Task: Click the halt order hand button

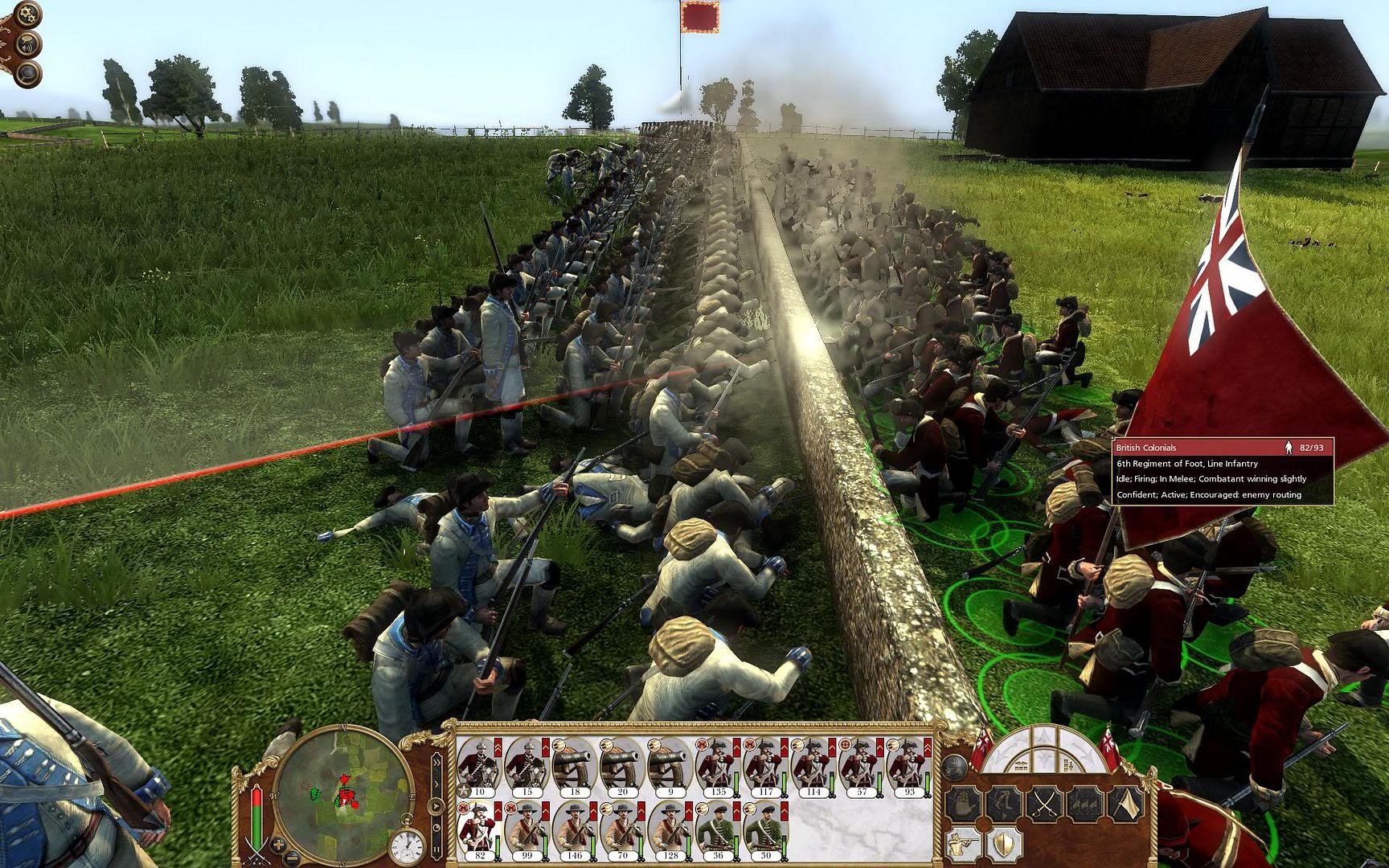Action: (x=963, y=802)
